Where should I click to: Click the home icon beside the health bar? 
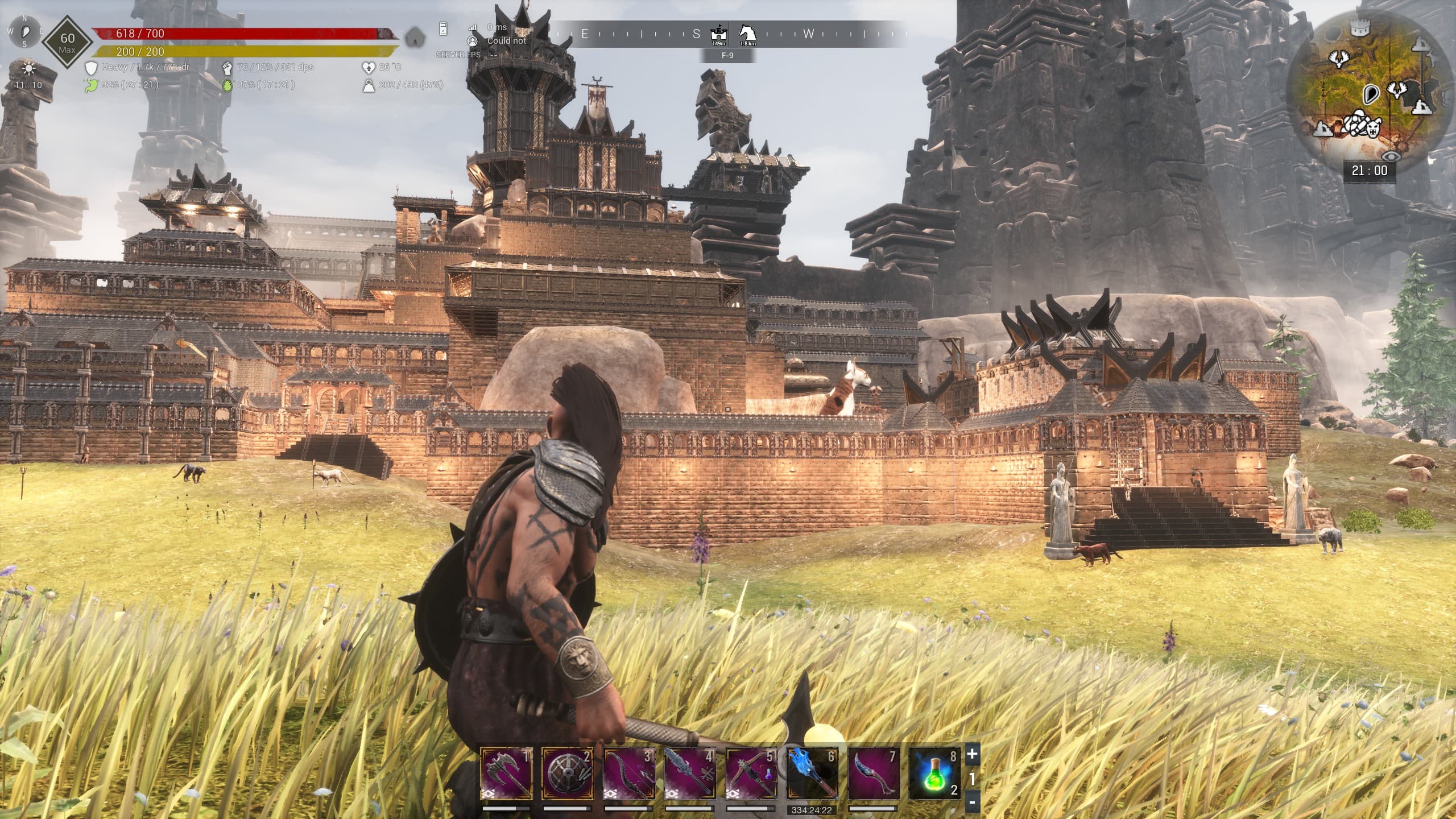click(x=416, y=38)
